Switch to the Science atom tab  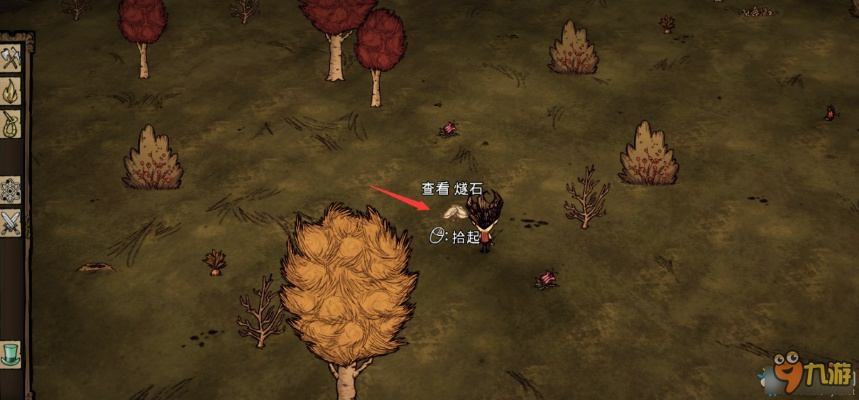(11, 189)
